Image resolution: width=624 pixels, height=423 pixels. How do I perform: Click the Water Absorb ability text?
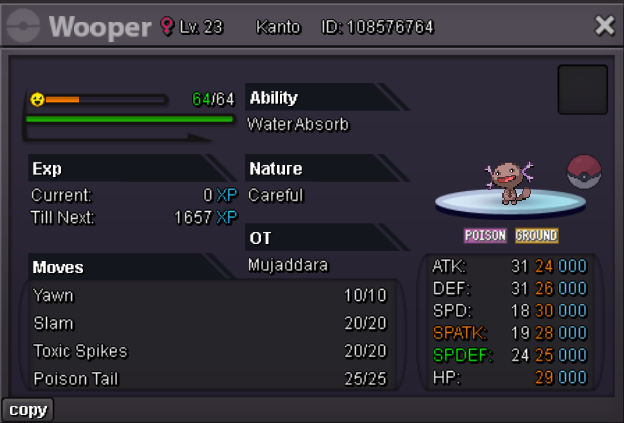[298, 125]
